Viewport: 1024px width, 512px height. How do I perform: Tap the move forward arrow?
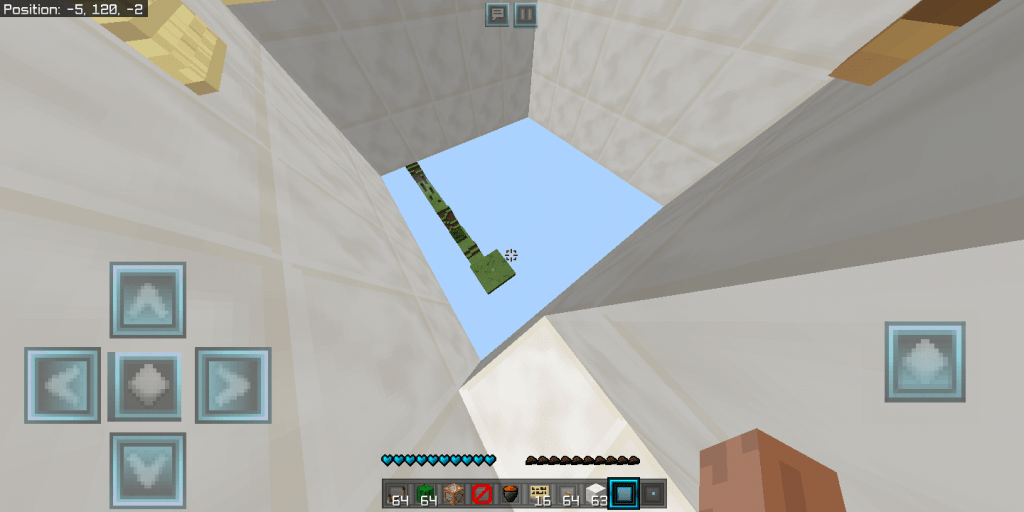148,300
